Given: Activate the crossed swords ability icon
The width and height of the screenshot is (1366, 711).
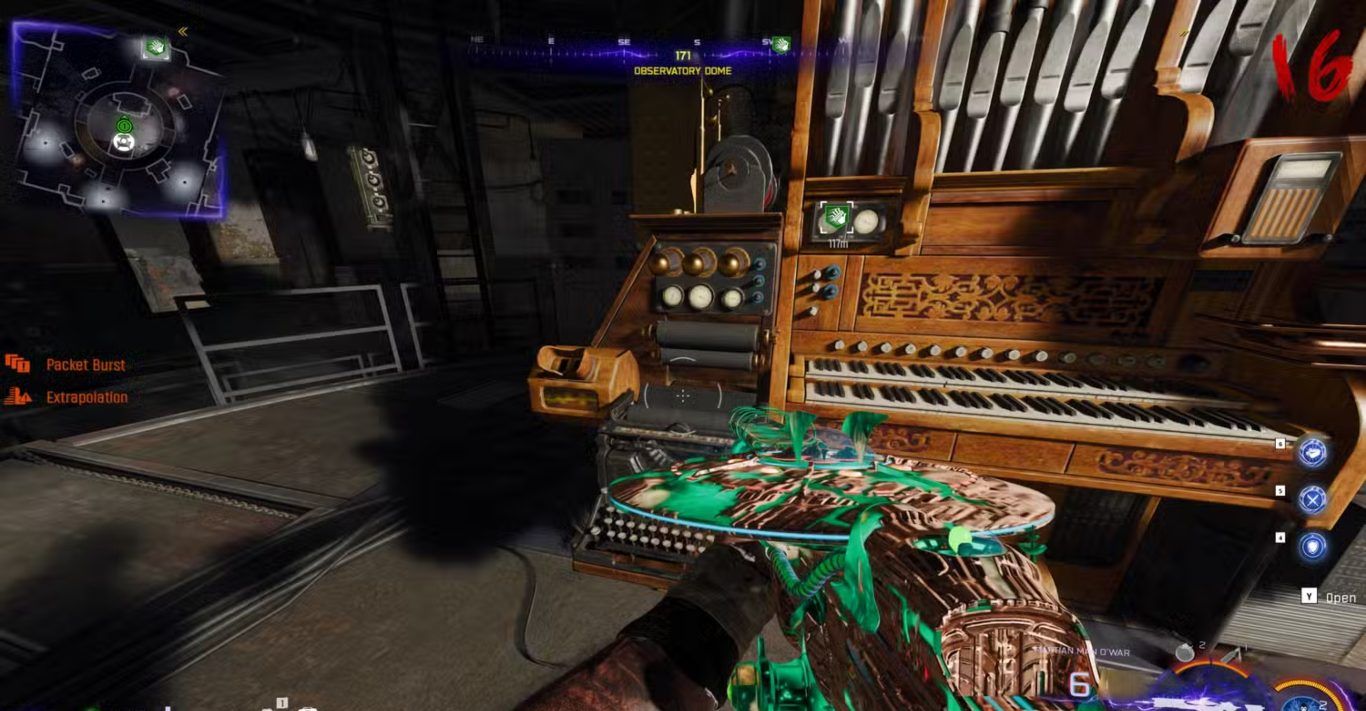Looking at the screenshot, I should (x=1312, y=498).
